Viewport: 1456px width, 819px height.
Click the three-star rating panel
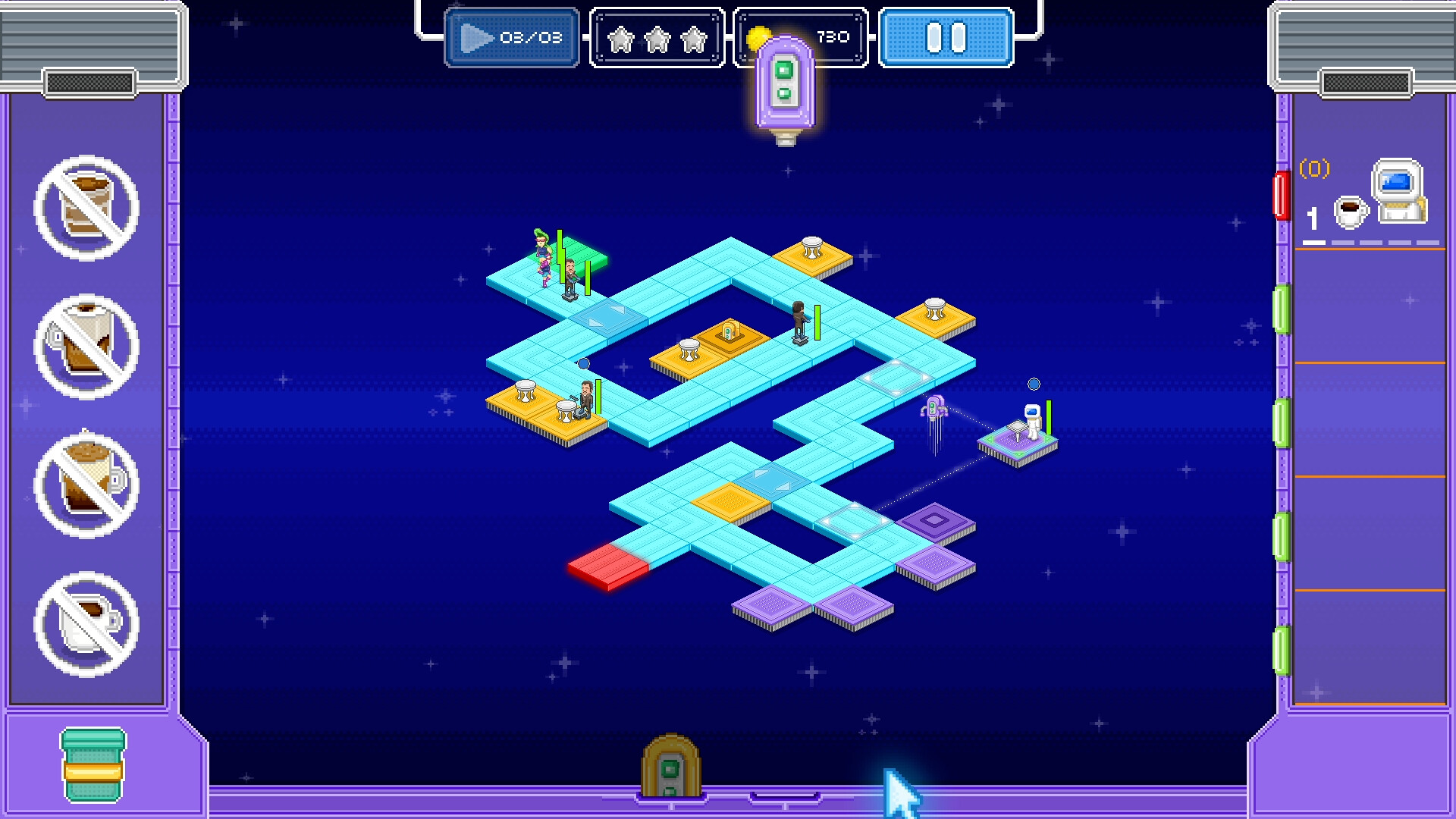(655, 36)
